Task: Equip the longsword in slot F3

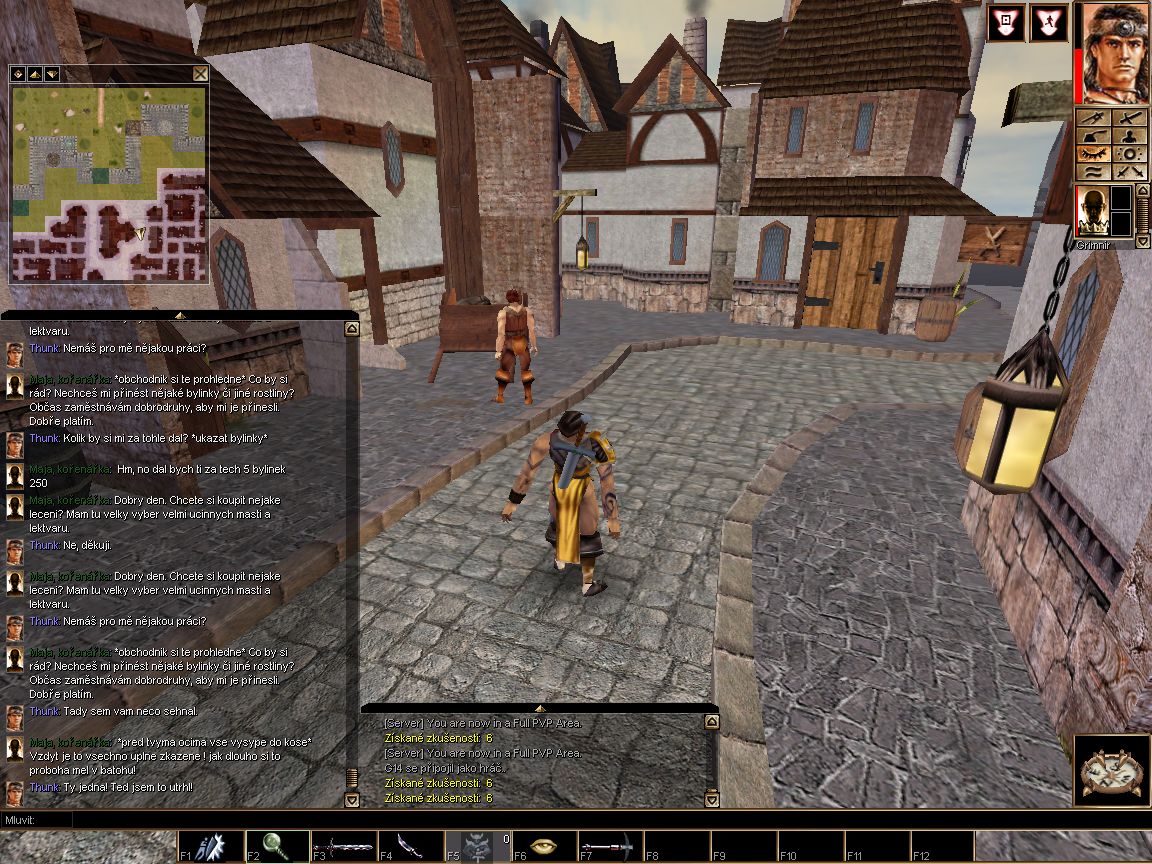Action: 343,846
